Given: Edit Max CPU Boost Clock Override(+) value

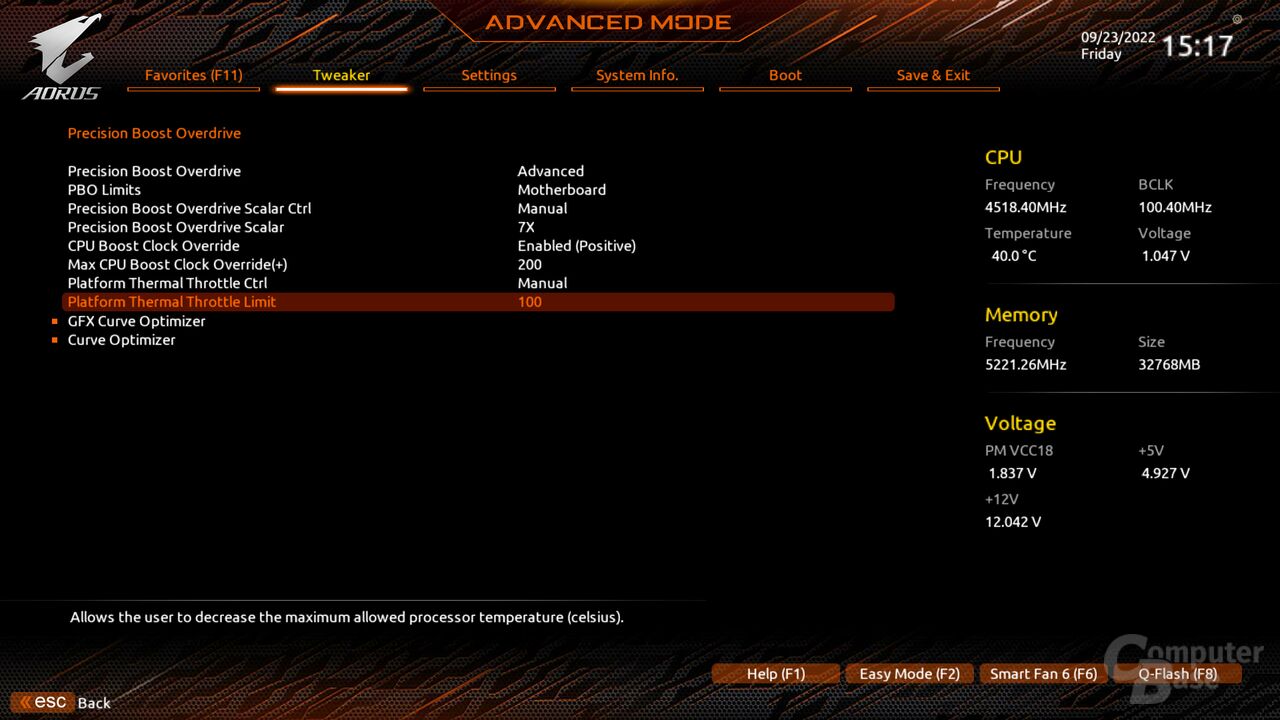Looking at the screenshot, I should (x=529, y=265).
